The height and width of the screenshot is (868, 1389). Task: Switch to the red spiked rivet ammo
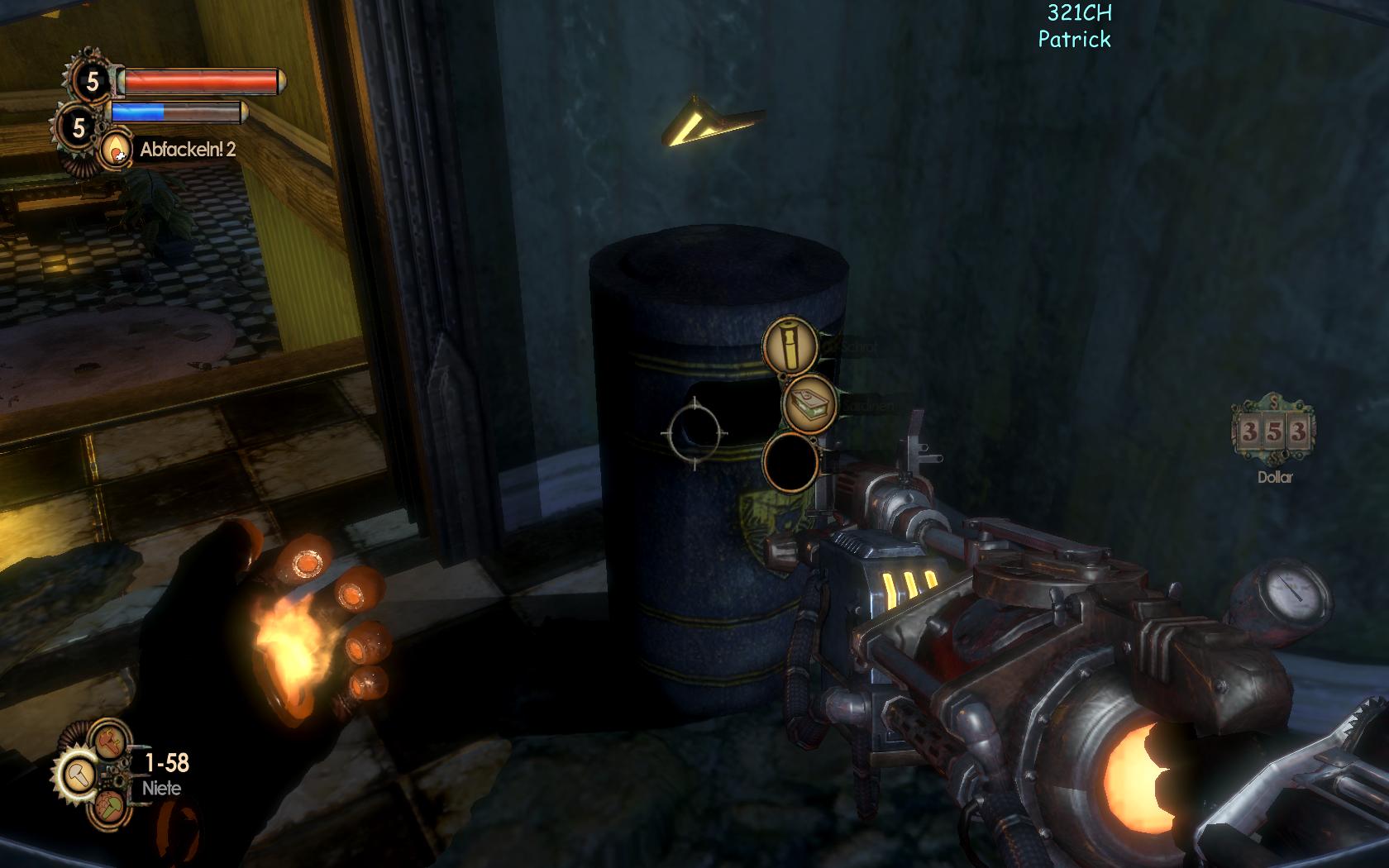click(108, 740)
